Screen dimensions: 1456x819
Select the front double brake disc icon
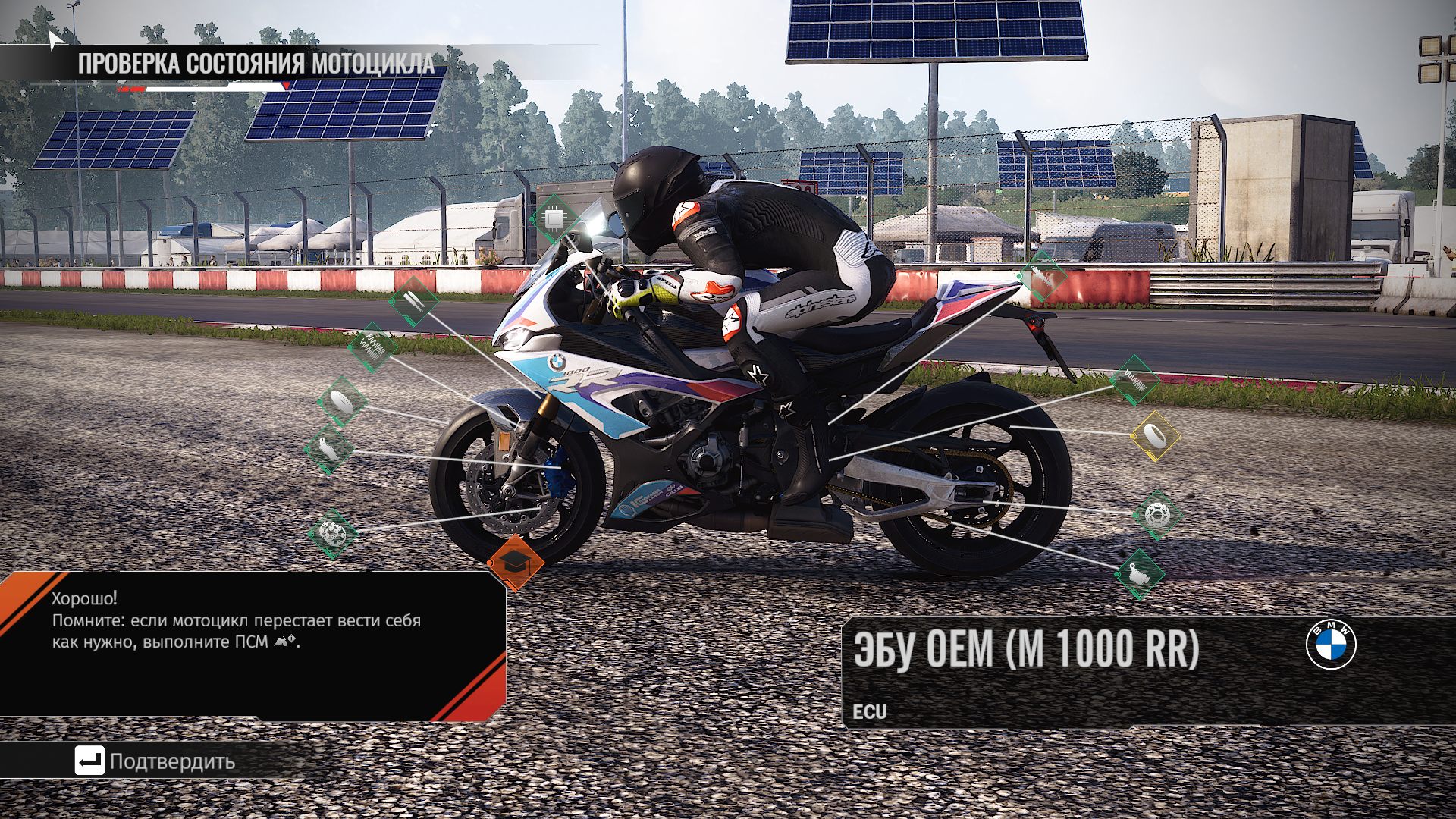pyautogui.click(x=332, y=533)
